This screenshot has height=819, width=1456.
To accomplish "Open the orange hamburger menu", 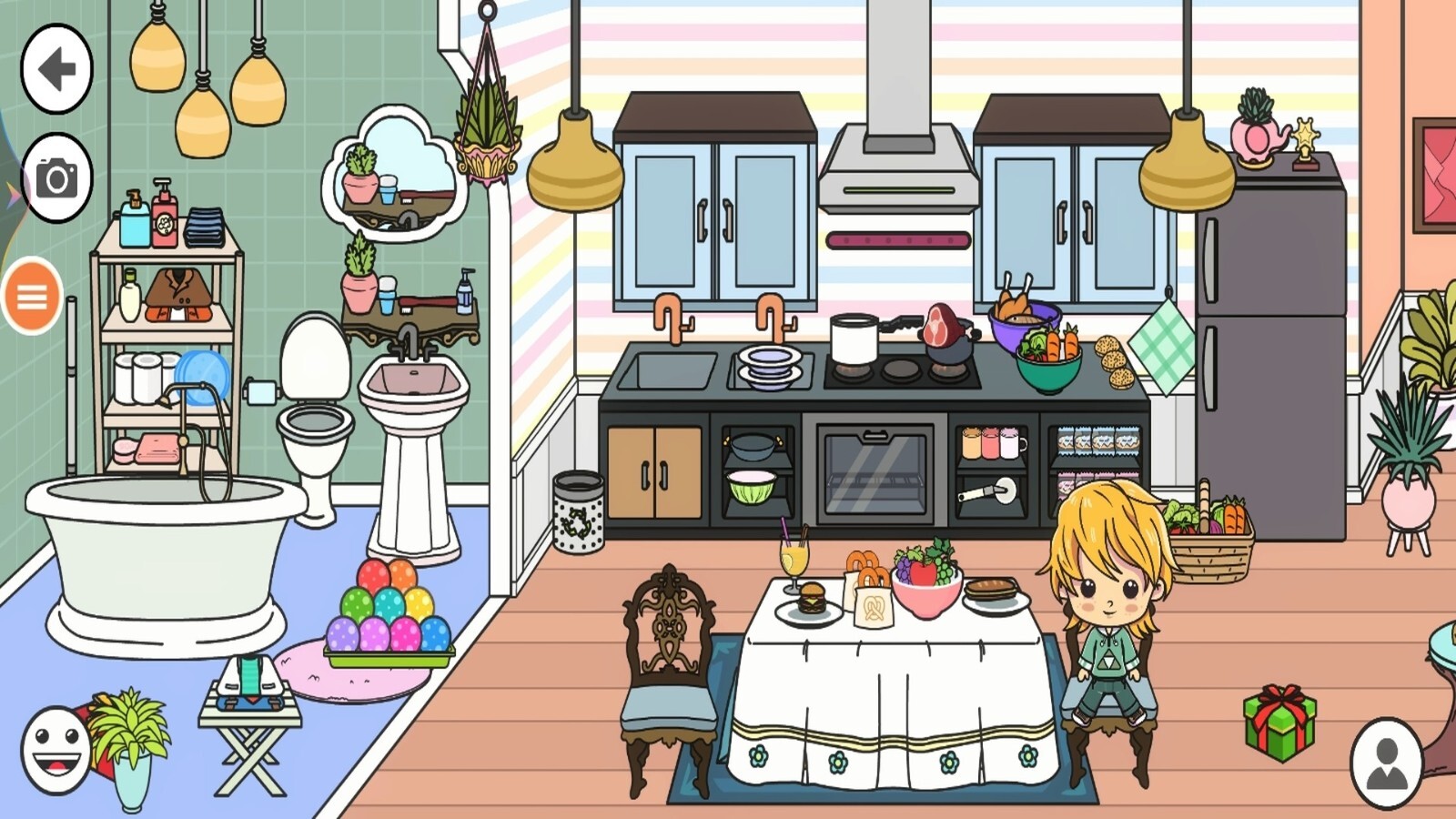I will point(33,297).
